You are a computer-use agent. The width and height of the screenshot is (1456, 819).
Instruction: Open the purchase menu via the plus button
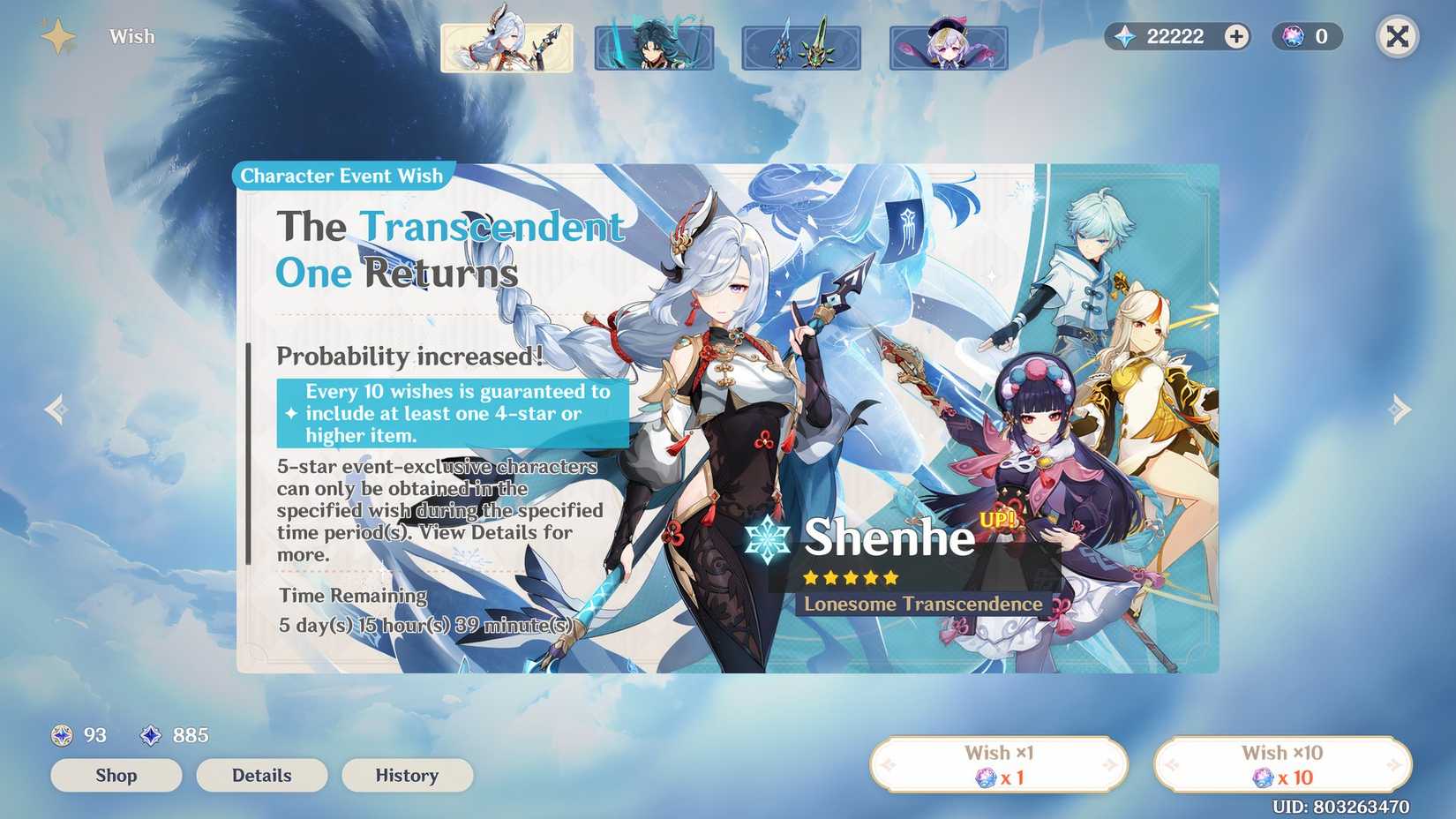coord(1236,36)
